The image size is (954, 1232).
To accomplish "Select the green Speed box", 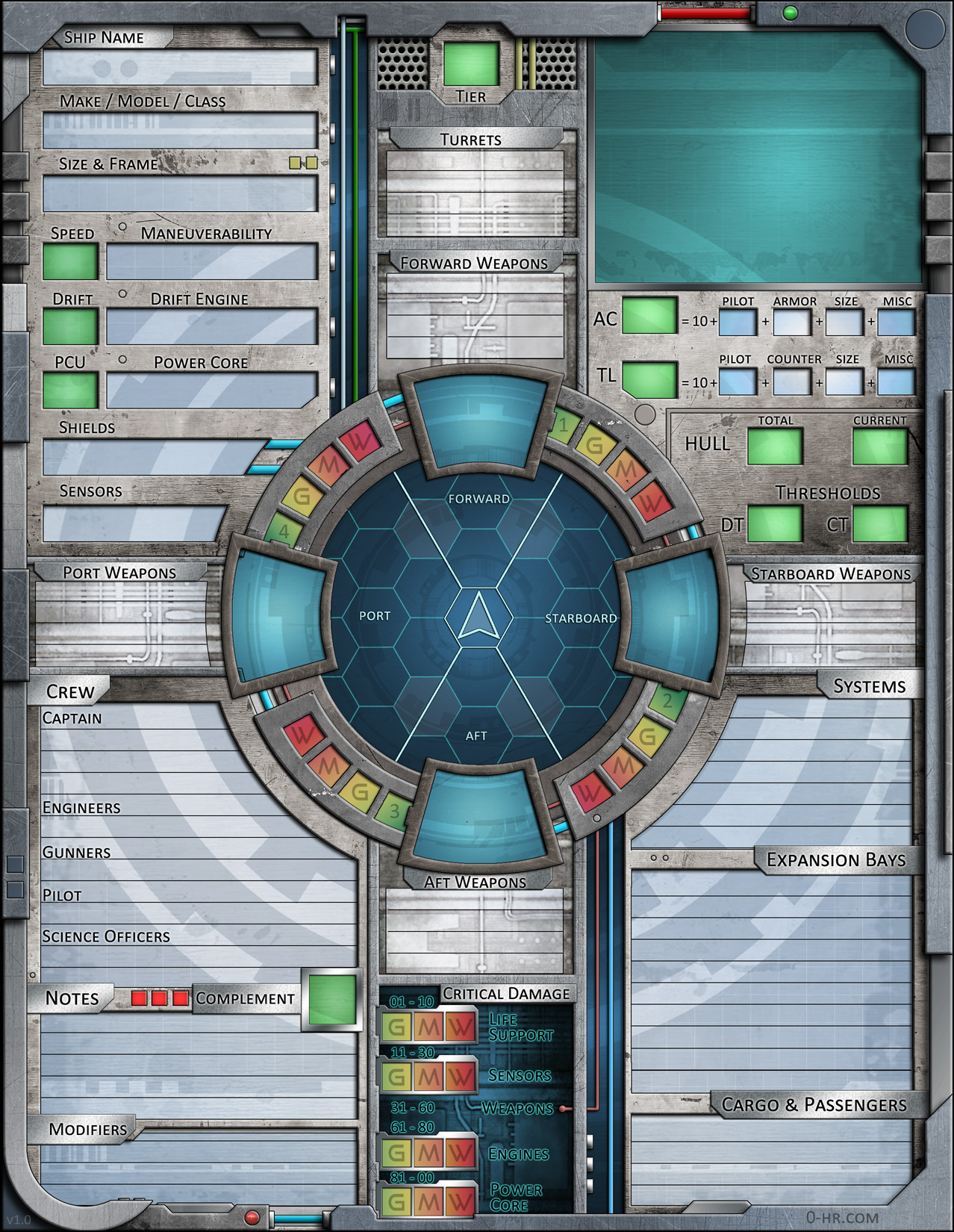I will click(70, 262).
